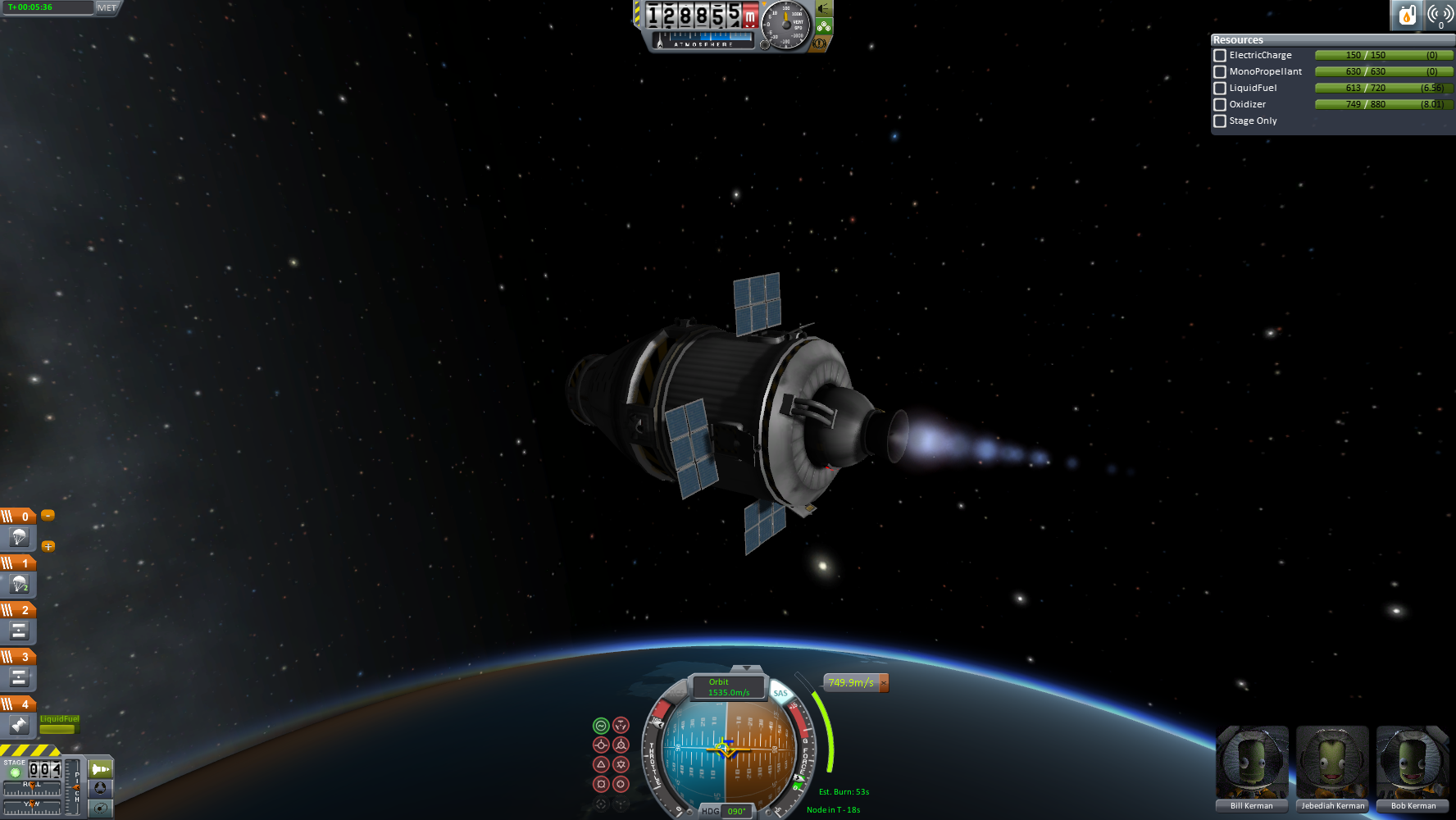1456x820 pixels.
Task: Toggle the brakes action button
Action: [100, 808]
